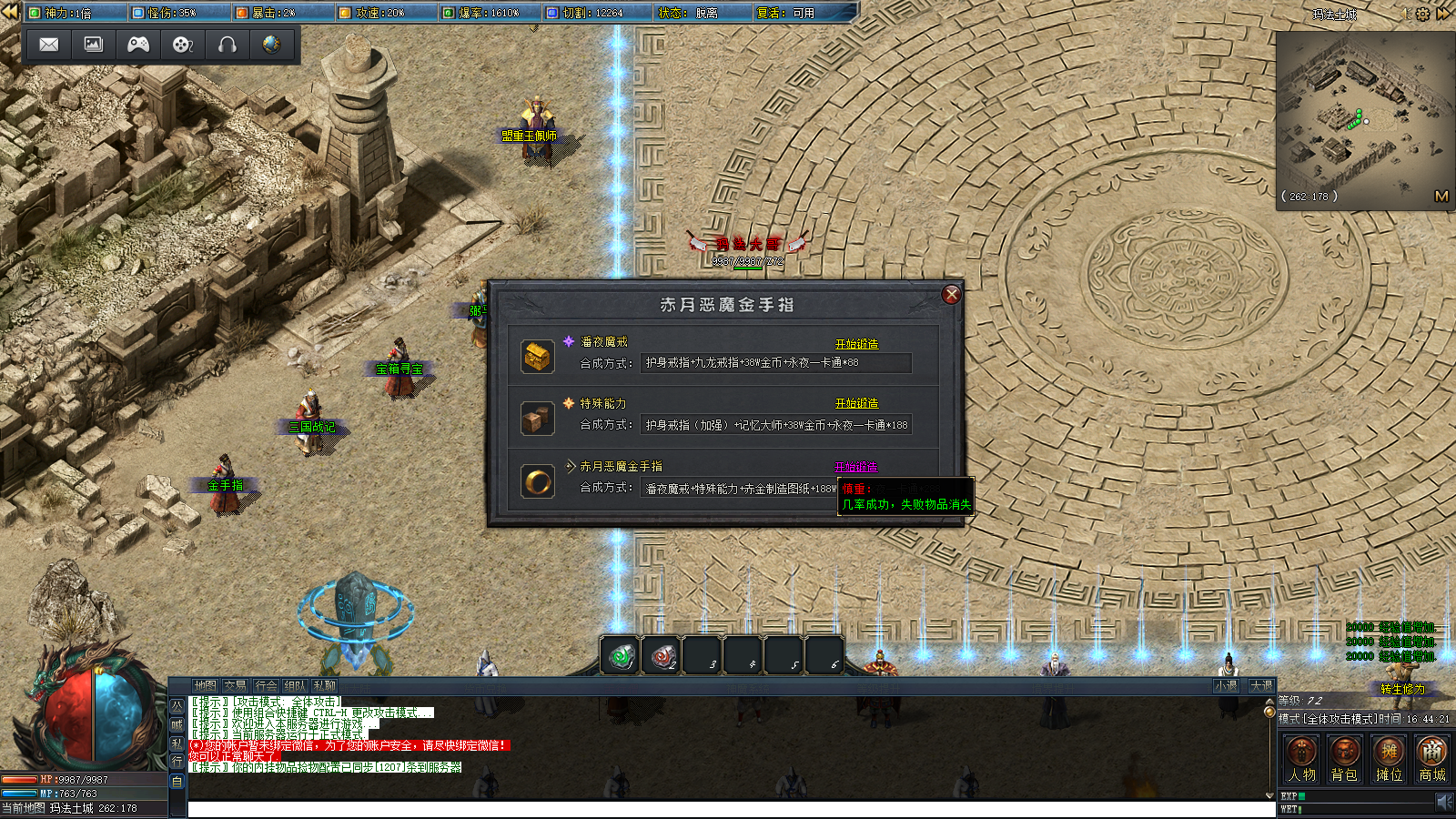Open the 人物 character panel
The height and width of the screenshot is (819, 1456).
point(1301,760)
